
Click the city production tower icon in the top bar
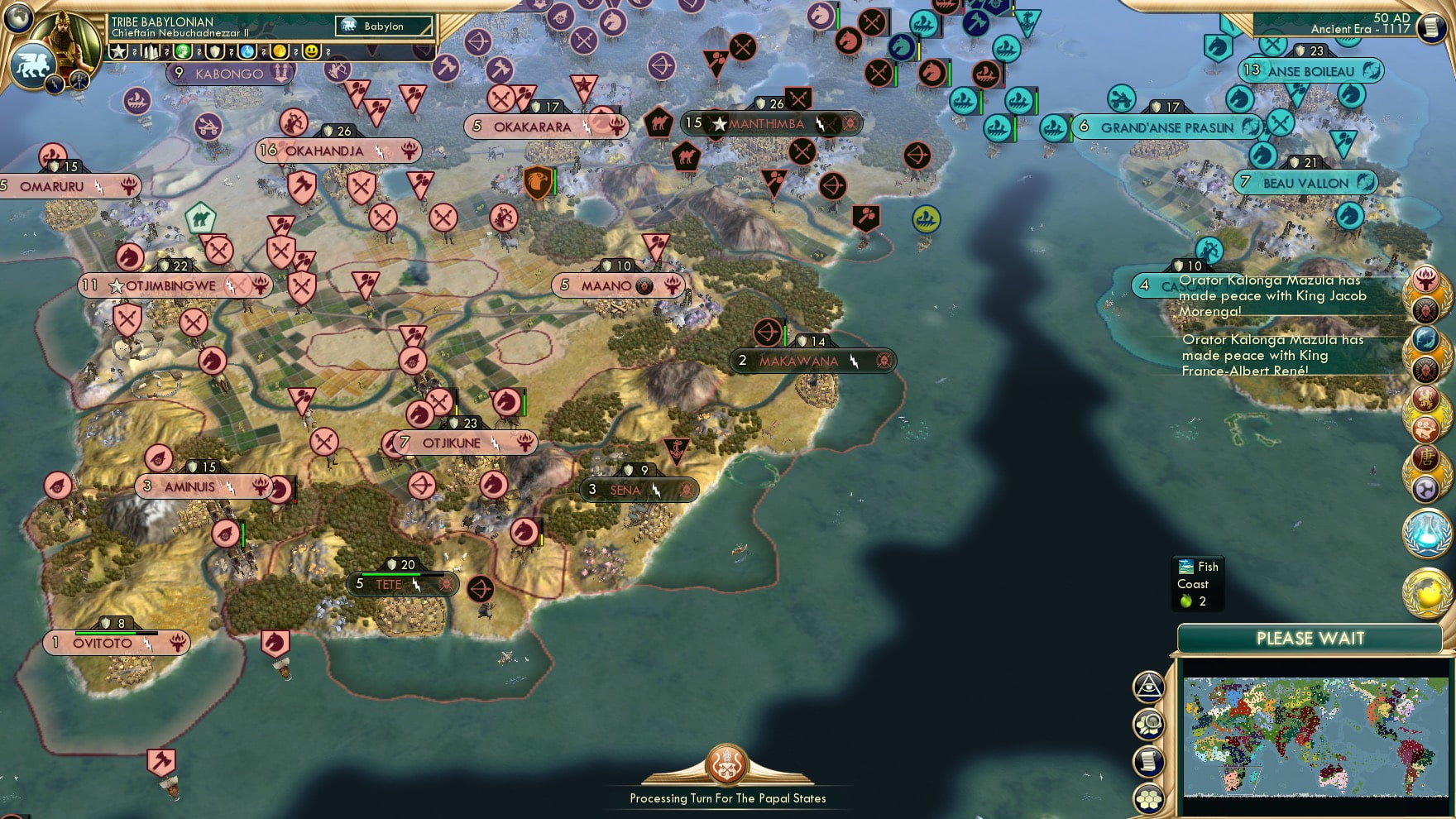(x=150, y=51)
